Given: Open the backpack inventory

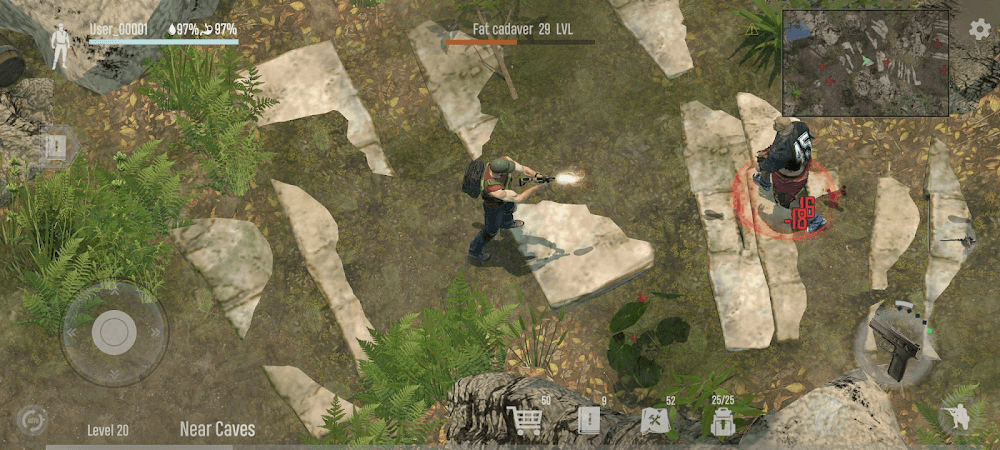Looking at the screenshot, I should [722, 422].
